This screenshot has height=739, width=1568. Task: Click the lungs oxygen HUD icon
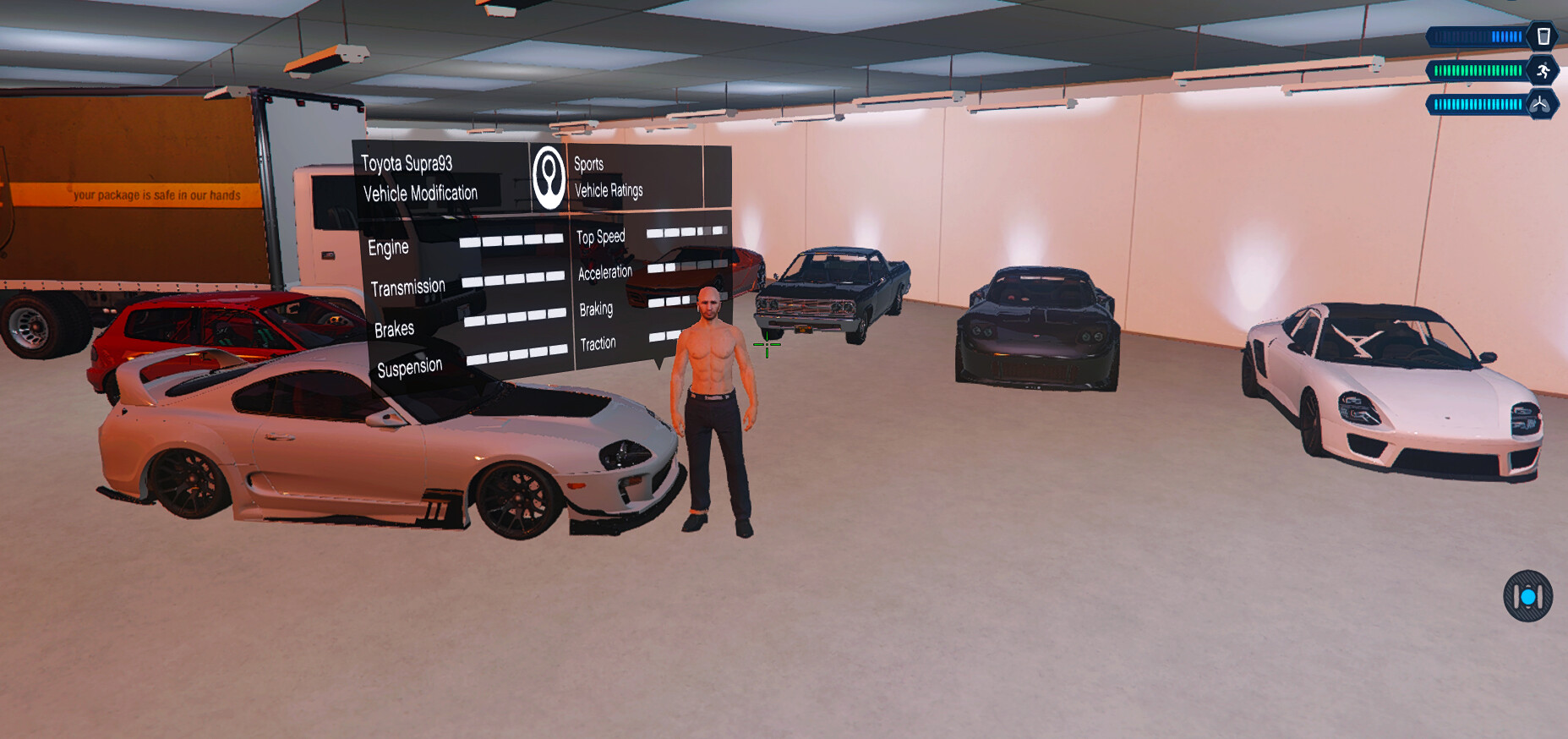[x=1540, y=104]
